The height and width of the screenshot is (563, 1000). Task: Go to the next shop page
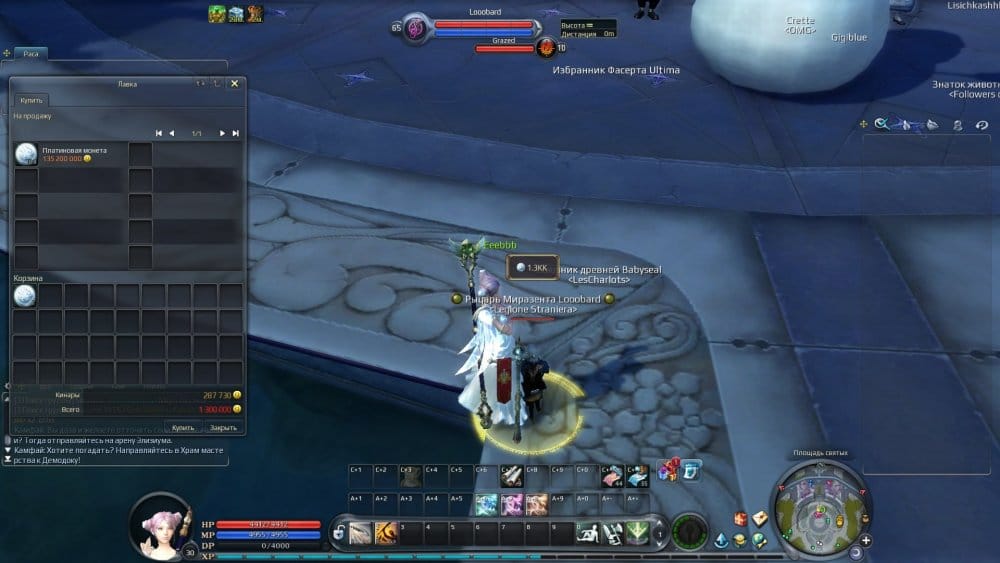point(222,133)
